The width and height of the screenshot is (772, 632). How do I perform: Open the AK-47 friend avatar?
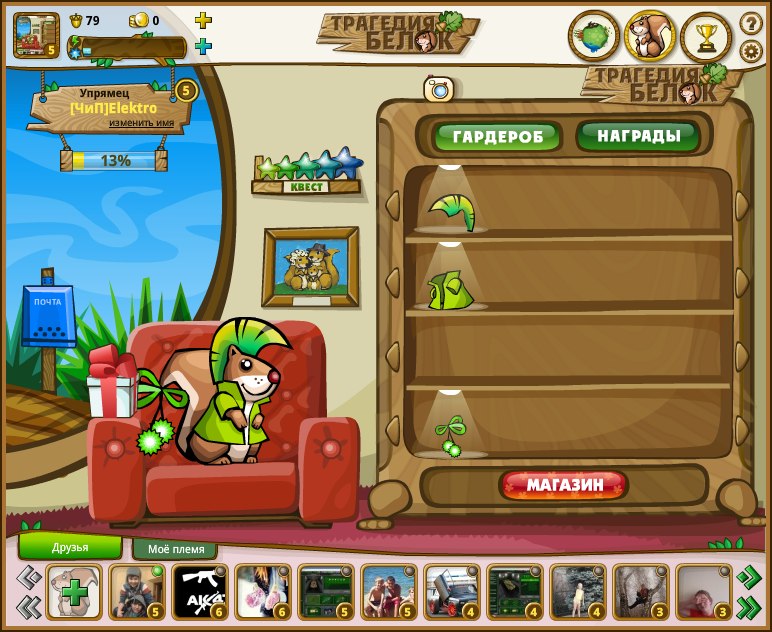coord(200,592)
